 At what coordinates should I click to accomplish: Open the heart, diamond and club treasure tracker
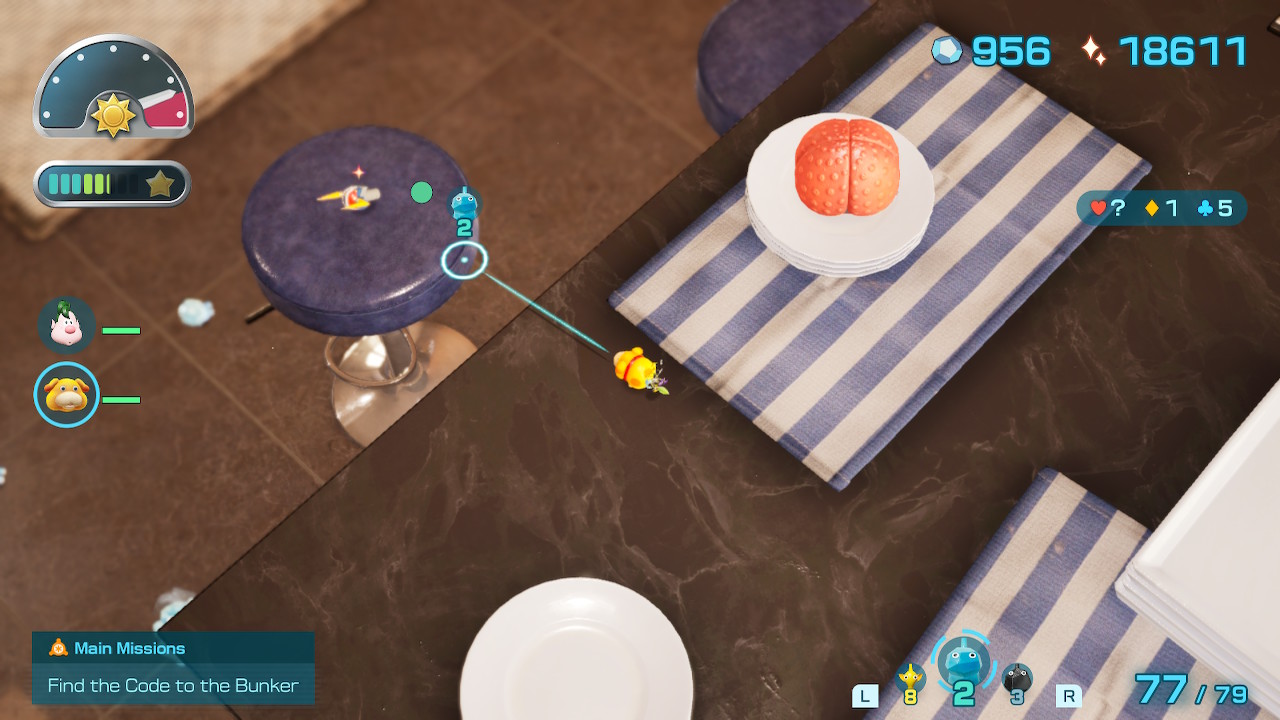tap(1161, 208)
